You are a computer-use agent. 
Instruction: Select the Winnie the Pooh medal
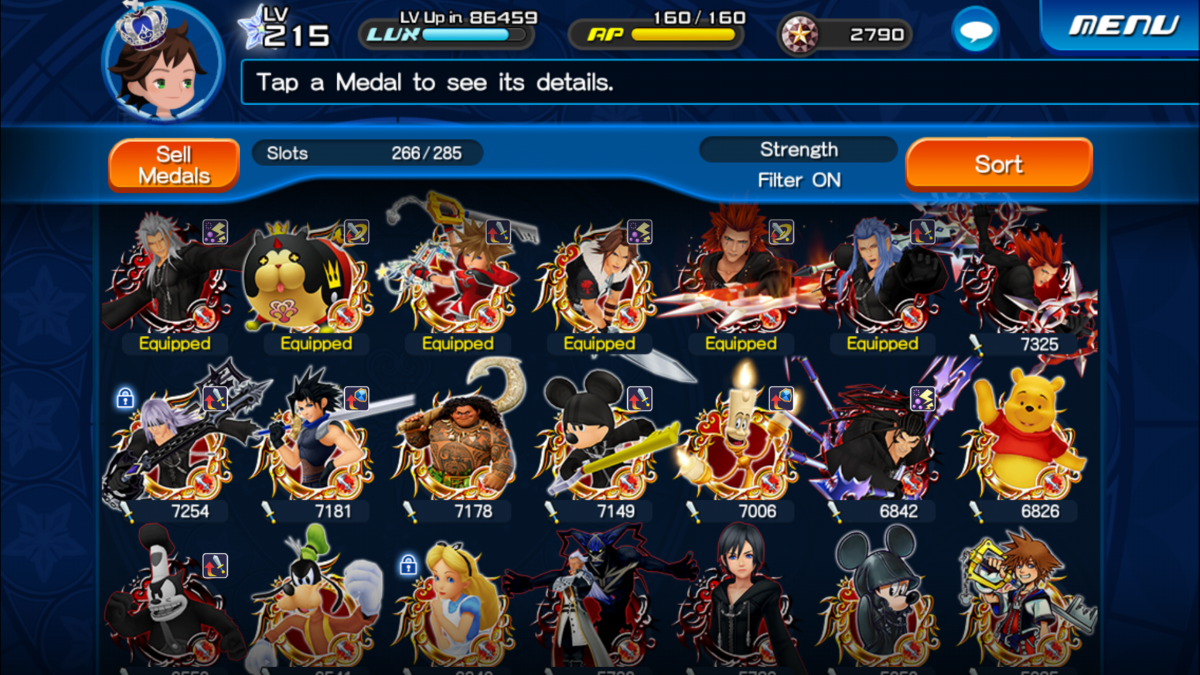click(1022, 440)
